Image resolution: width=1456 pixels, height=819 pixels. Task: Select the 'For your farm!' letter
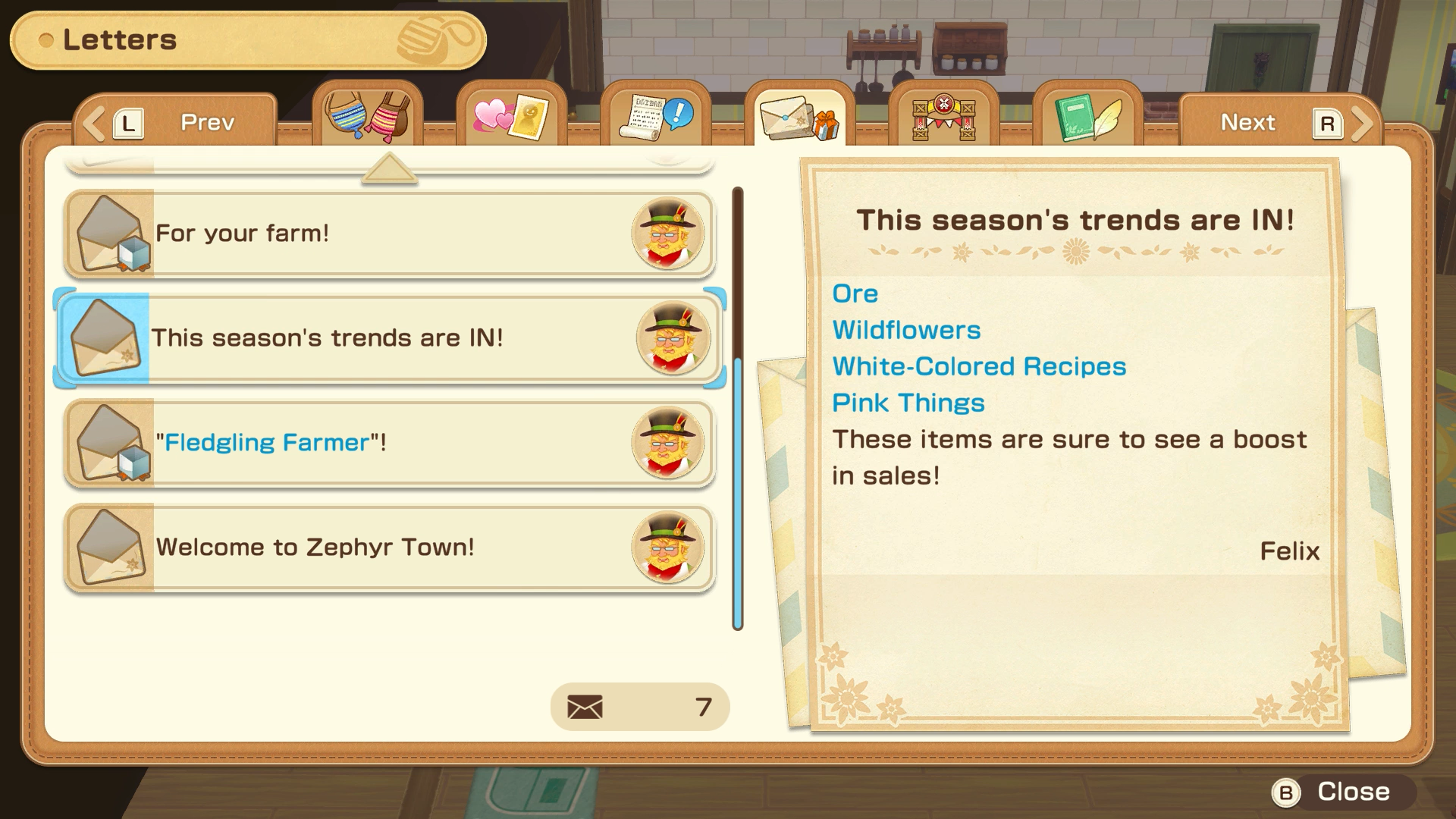point(387,234)
